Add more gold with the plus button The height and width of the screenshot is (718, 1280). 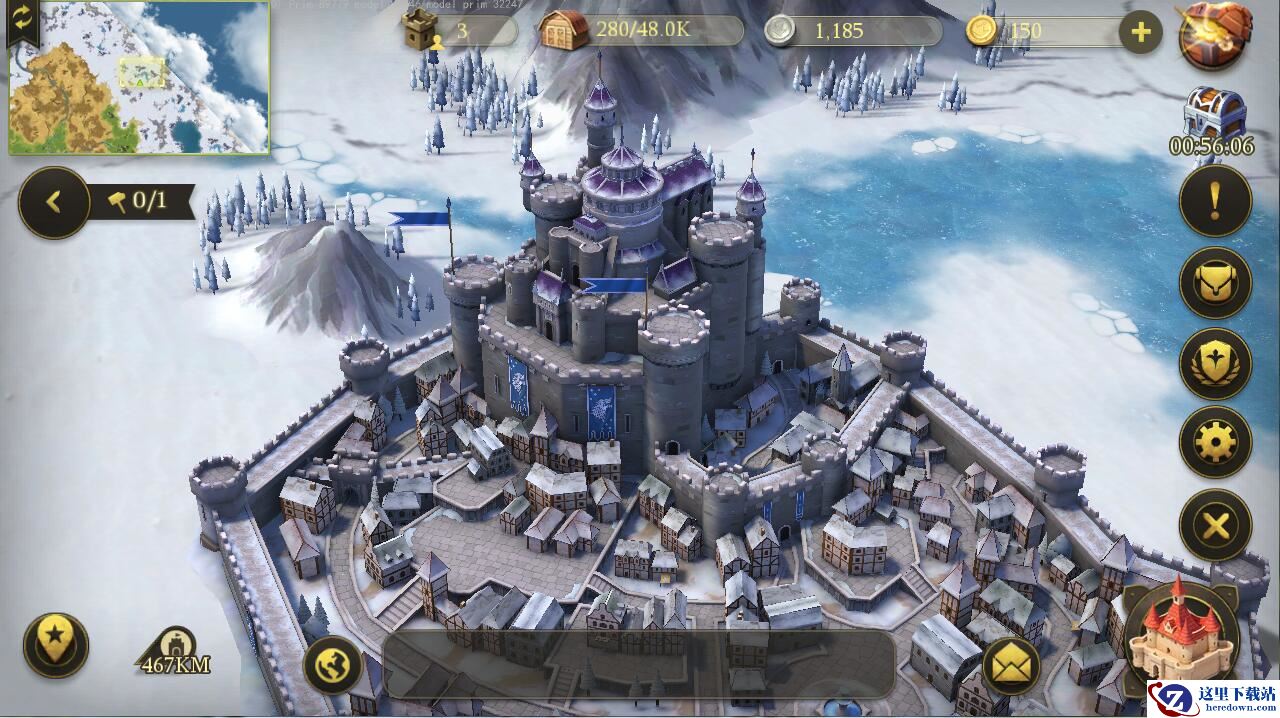(x=1140, y=32)
